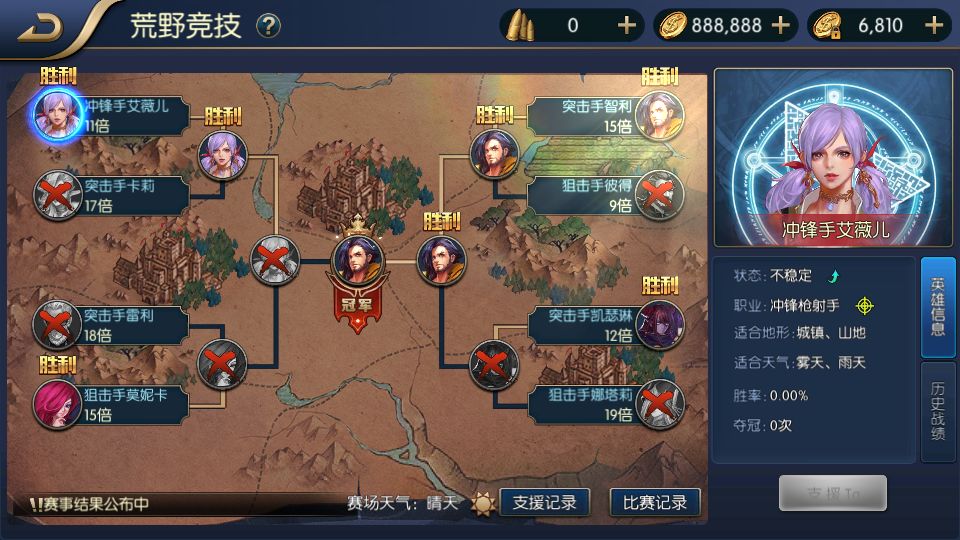The width and height of the screenshot is (960, 540).
Task: Switch to the 英雄信息 hero info tab
Action: pos(937,307)
